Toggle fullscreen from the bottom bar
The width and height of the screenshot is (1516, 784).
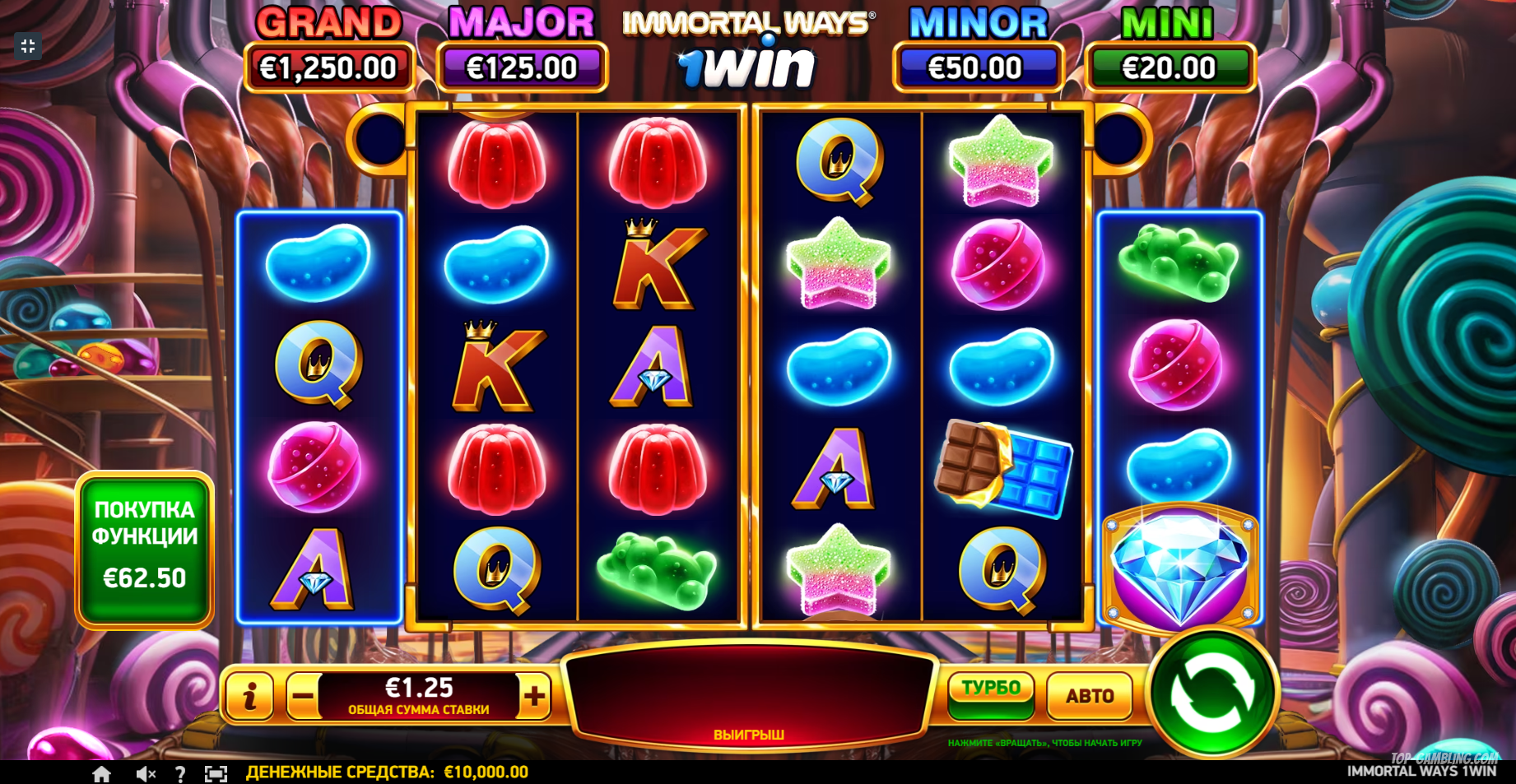(x=216, y=773)
